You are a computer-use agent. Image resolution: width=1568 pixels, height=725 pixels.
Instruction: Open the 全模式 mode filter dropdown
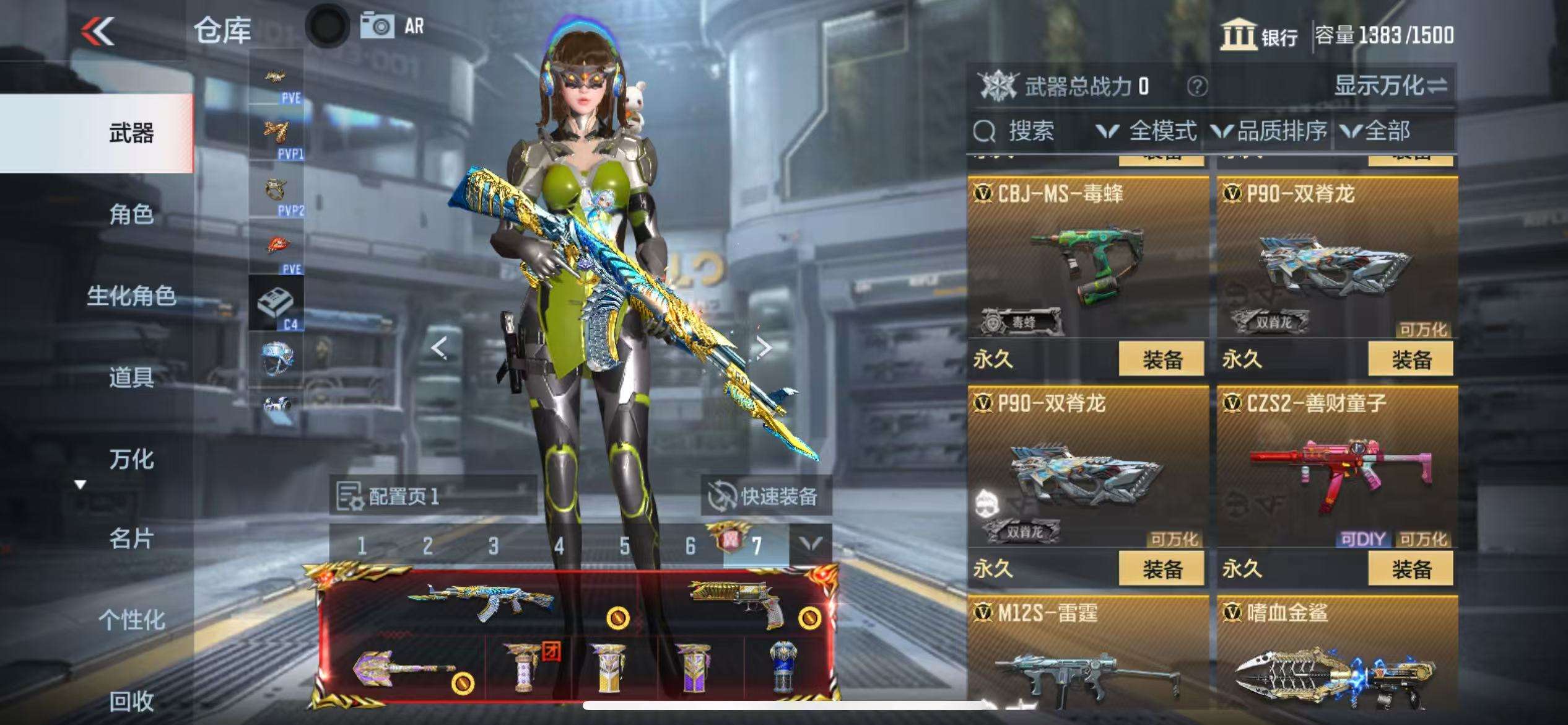(x=1147, y=131)
